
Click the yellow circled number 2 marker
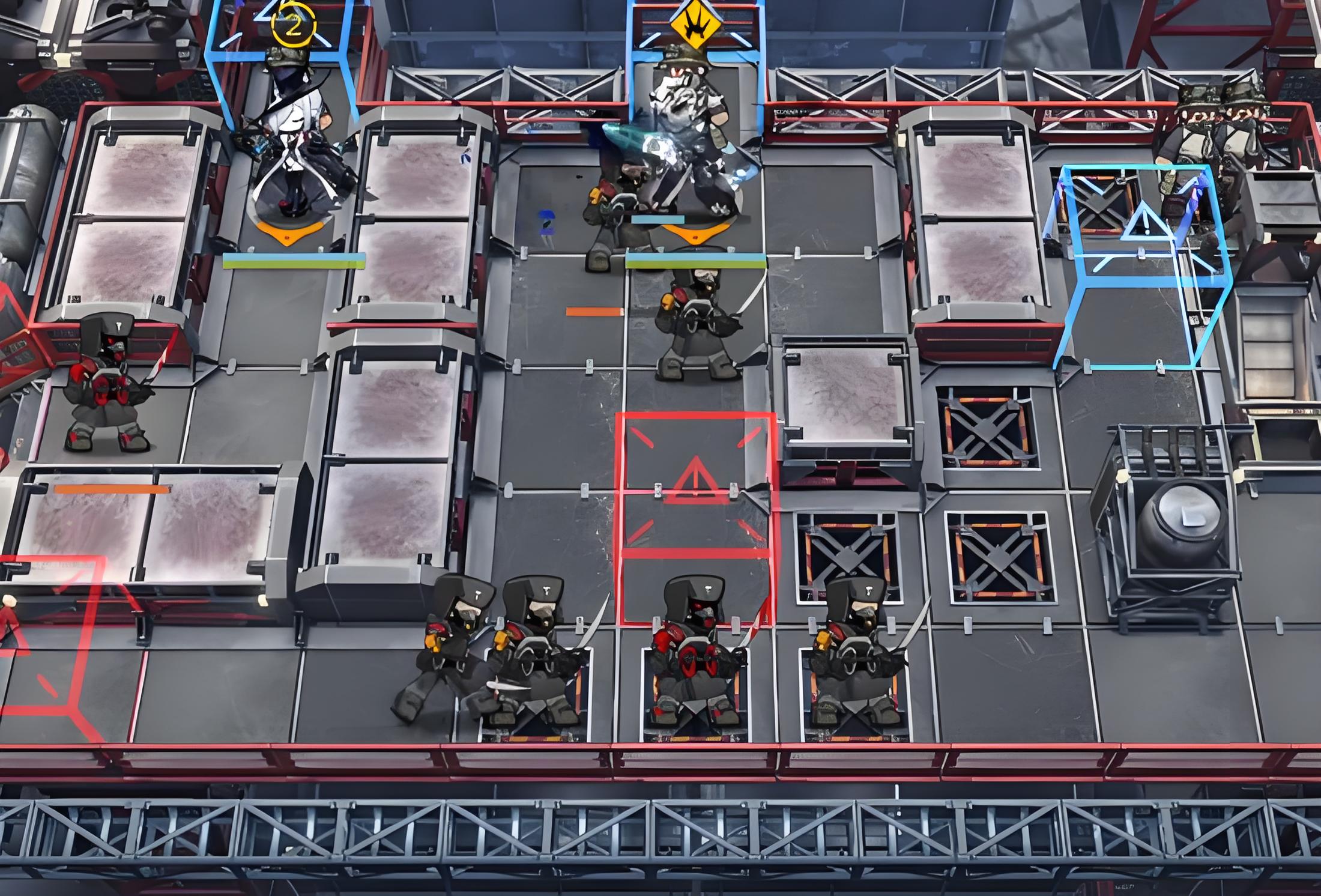click(293, 24)
